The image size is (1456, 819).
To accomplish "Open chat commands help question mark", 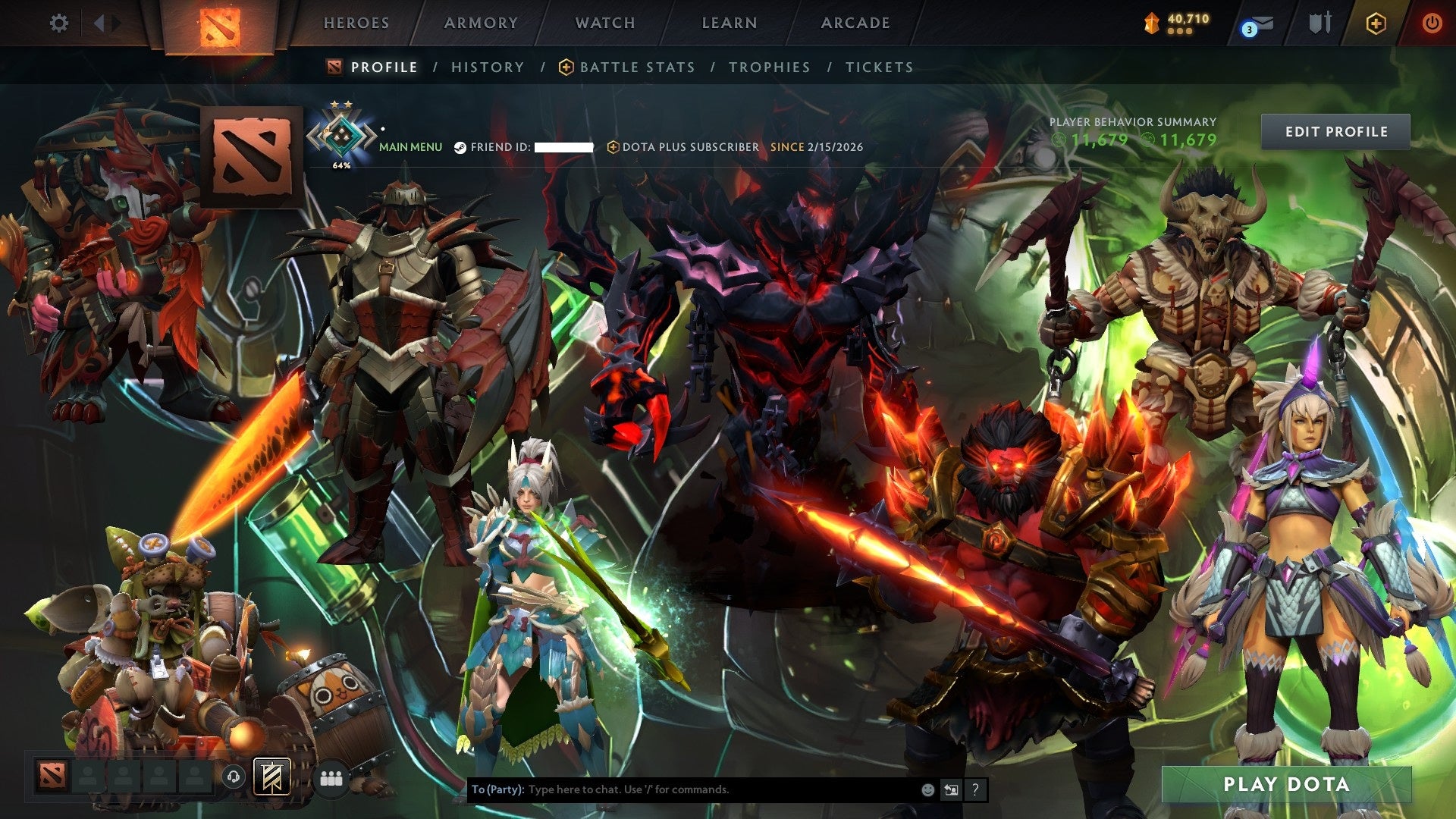I will tap(974, 789).
